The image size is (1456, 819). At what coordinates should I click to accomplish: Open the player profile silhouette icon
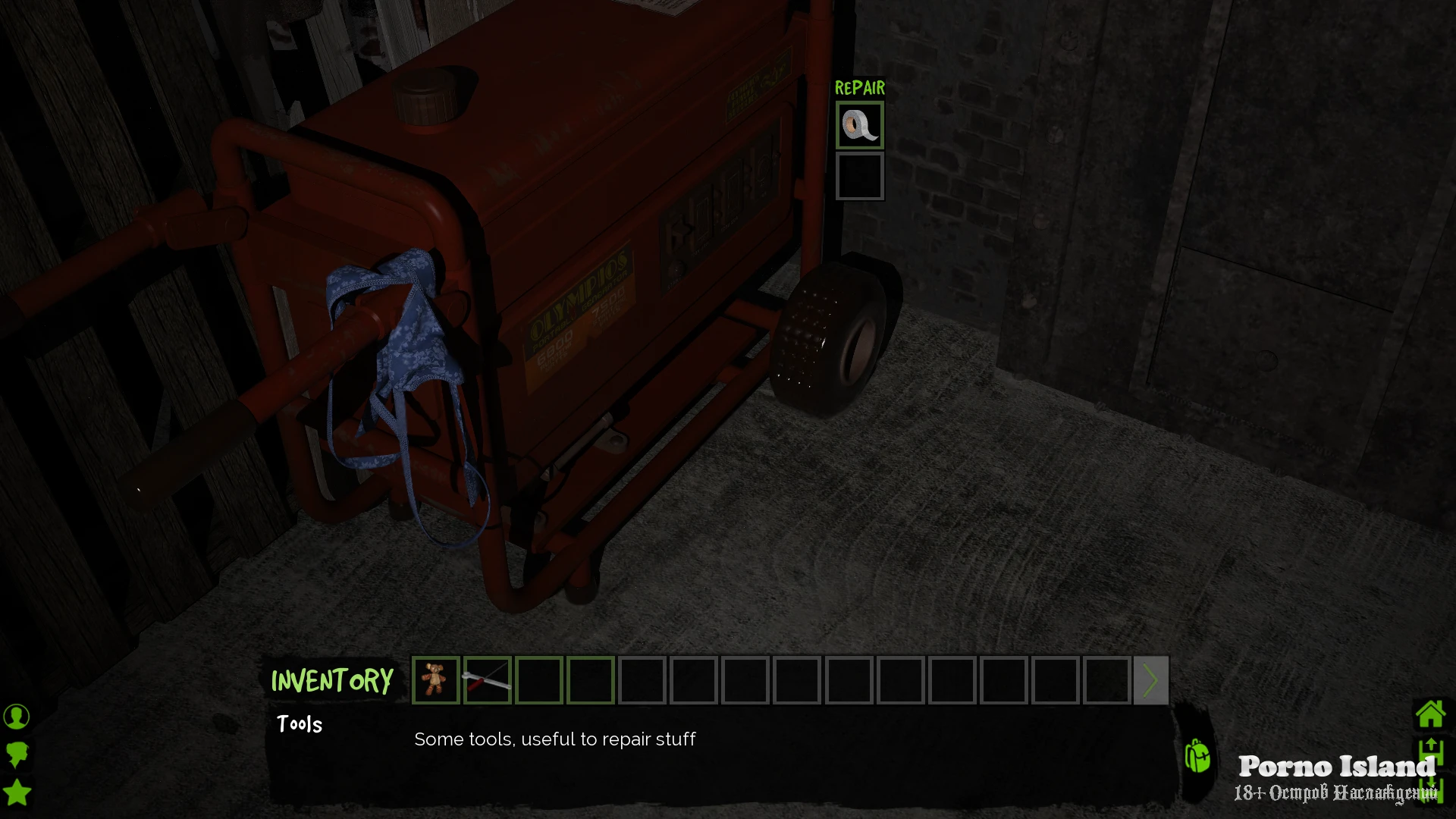pos(17,716)
